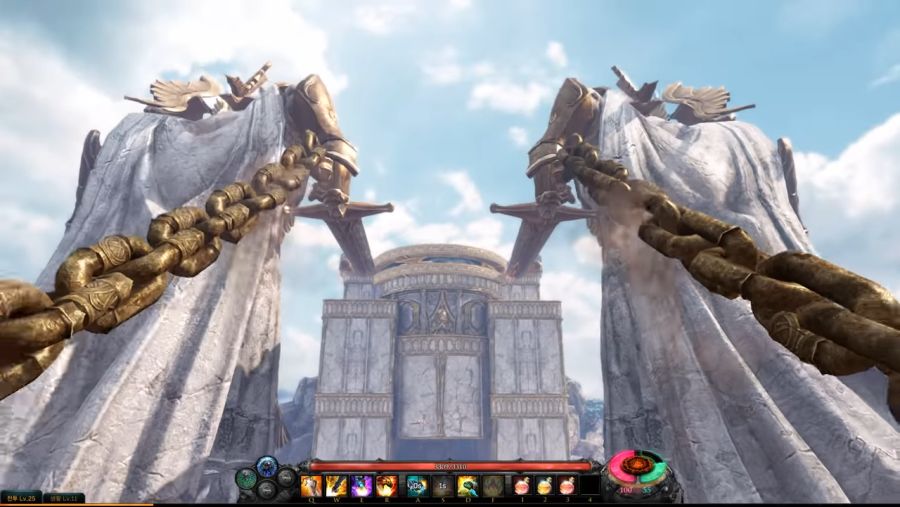900x507 pixels.
Task: Select the green orb beside the skill bar
Action: coord(246,478)
